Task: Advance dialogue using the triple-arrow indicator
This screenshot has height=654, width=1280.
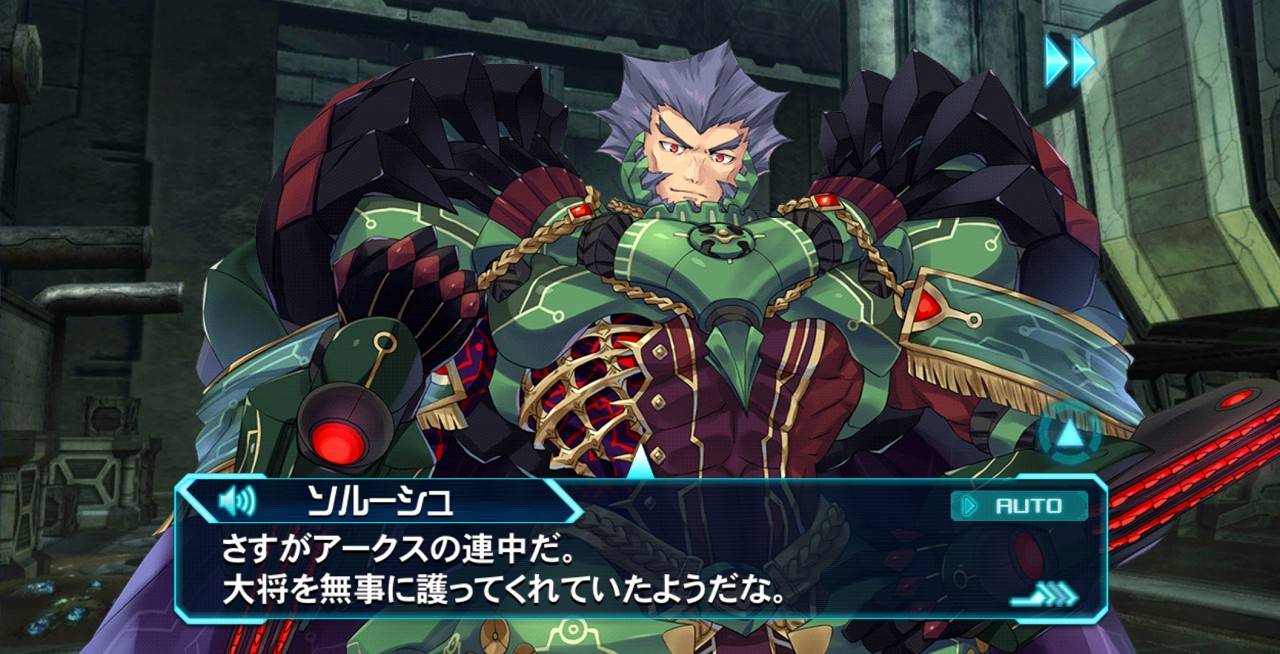Action: pyautogui.click(x=1044, y=597)
